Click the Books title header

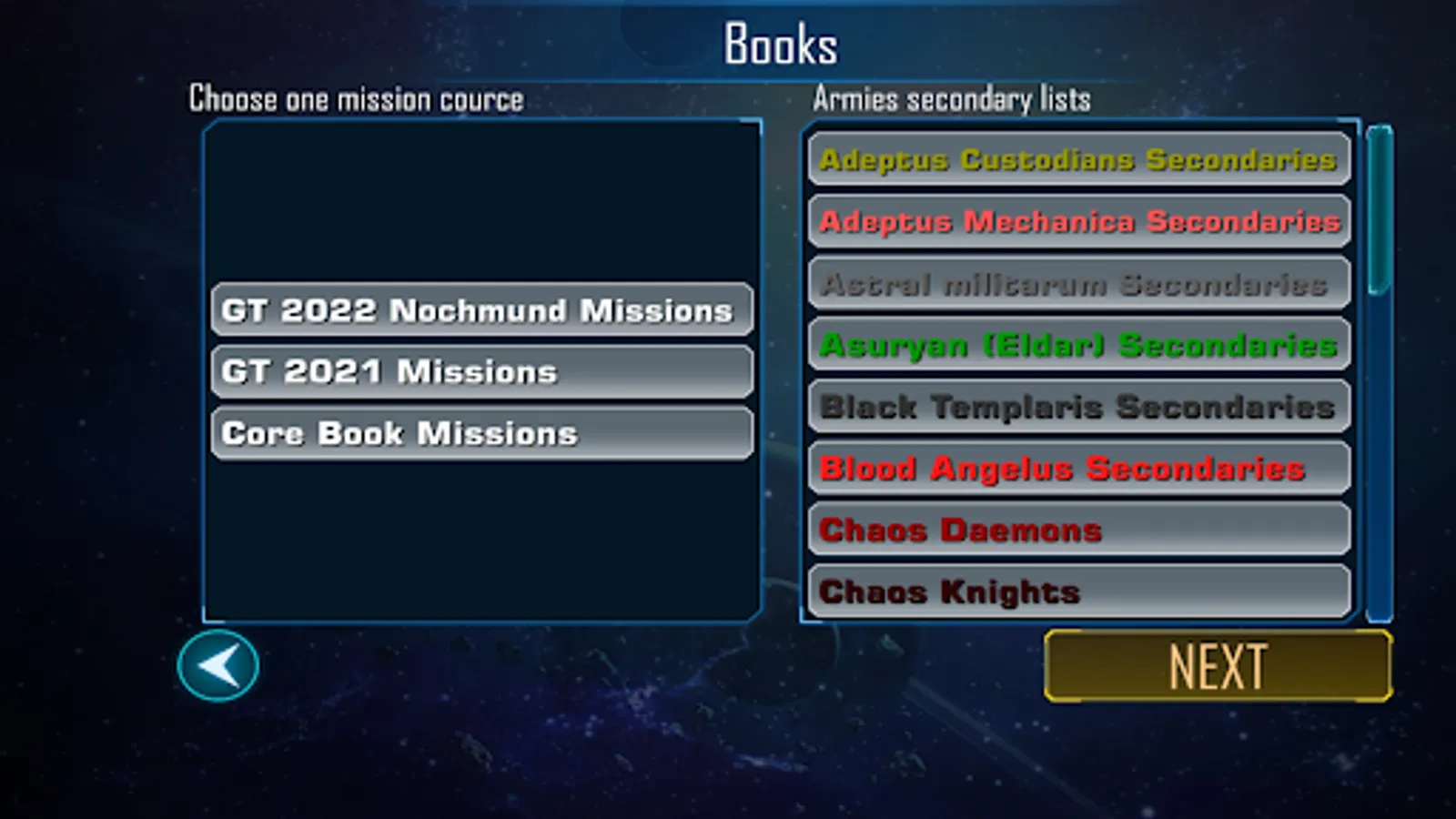[779, 41]
